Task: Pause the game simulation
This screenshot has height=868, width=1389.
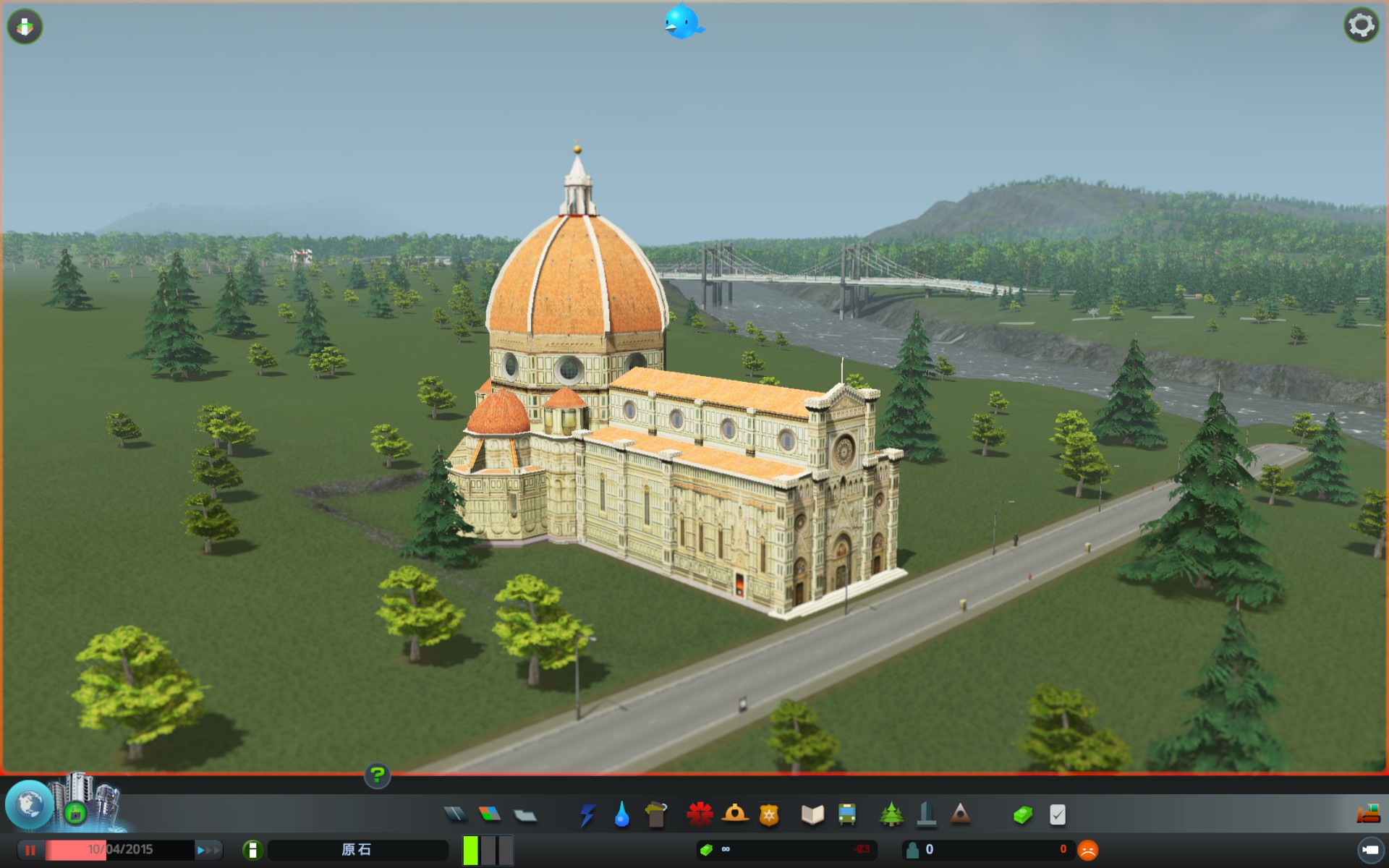Action: [30, 851]
